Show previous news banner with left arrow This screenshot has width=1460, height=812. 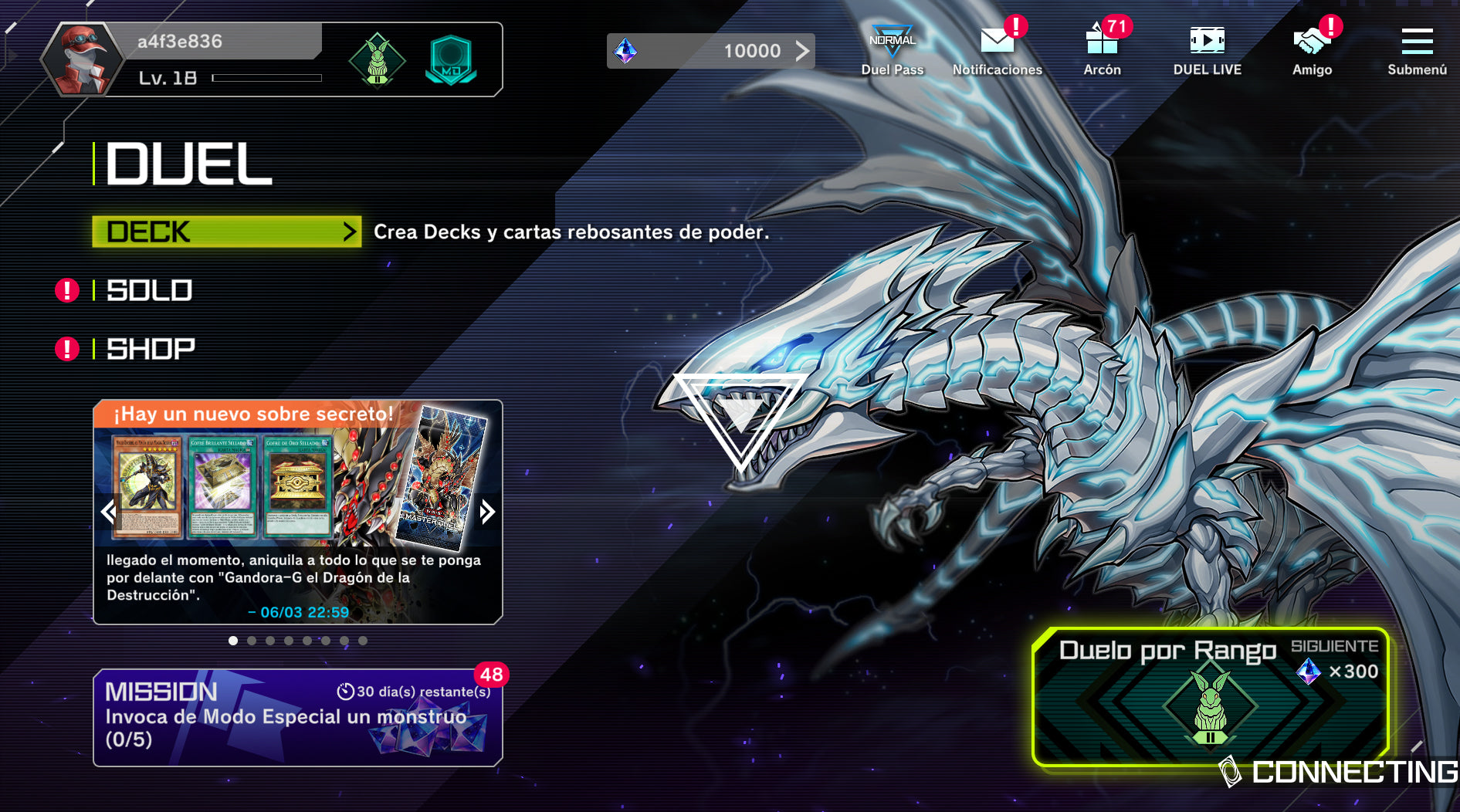pyautogui.click(x=109, y=511)
